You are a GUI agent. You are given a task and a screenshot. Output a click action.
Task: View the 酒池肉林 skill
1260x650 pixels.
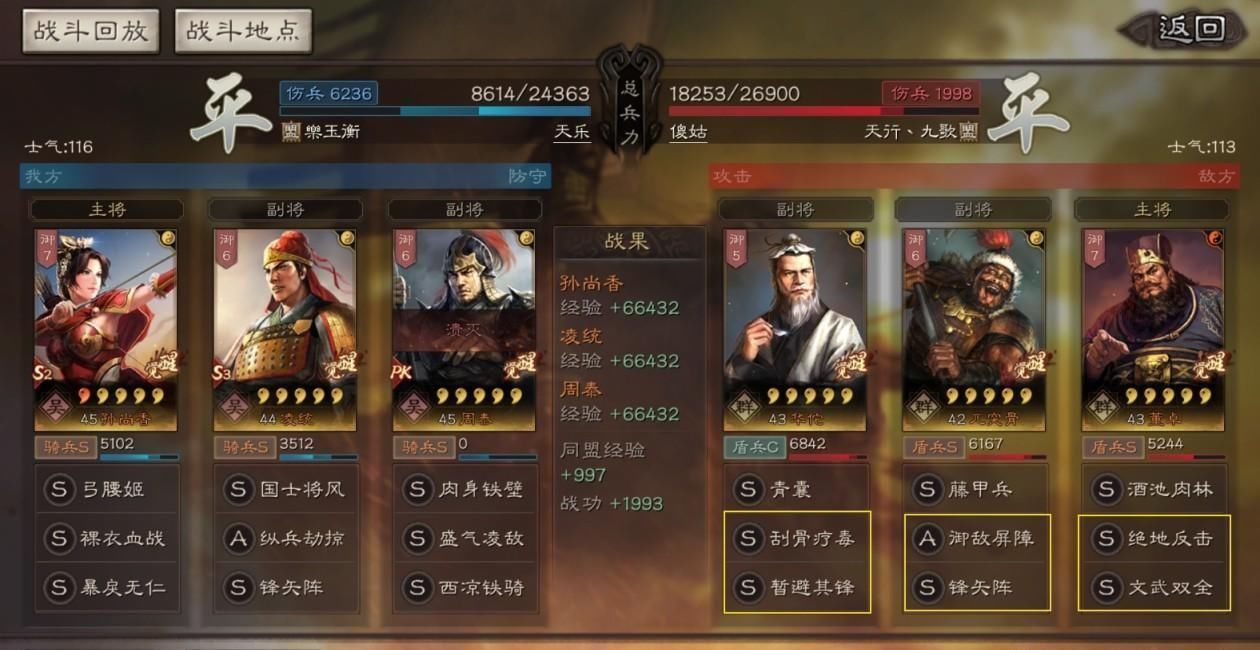[x=1154, y=490]
